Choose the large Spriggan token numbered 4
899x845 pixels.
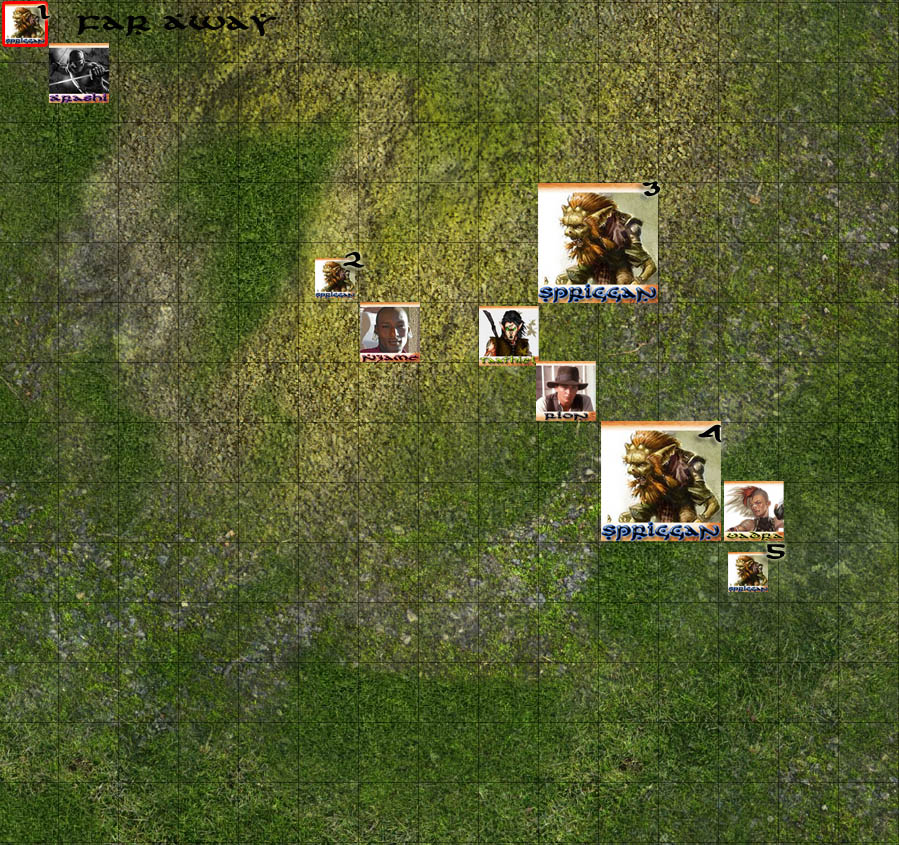click(x=660, y=481)
